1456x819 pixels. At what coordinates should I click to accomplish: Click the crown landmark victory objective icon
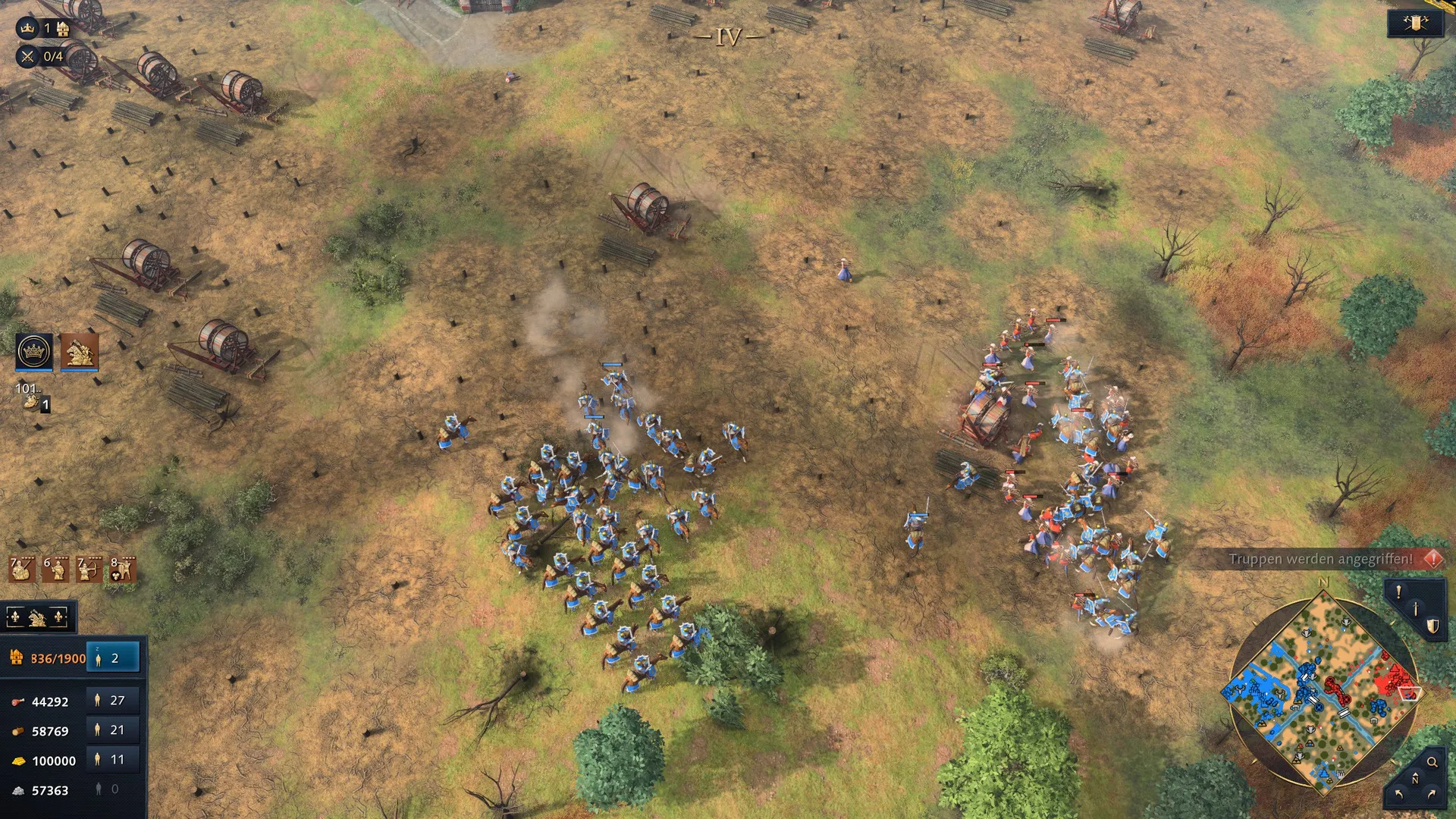[x=27, y=29]
